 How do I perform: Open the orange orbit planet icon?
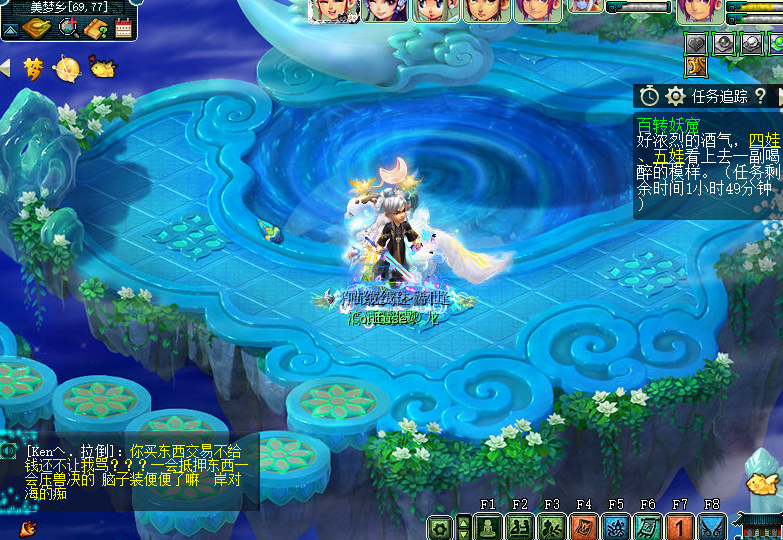(67, 68)
